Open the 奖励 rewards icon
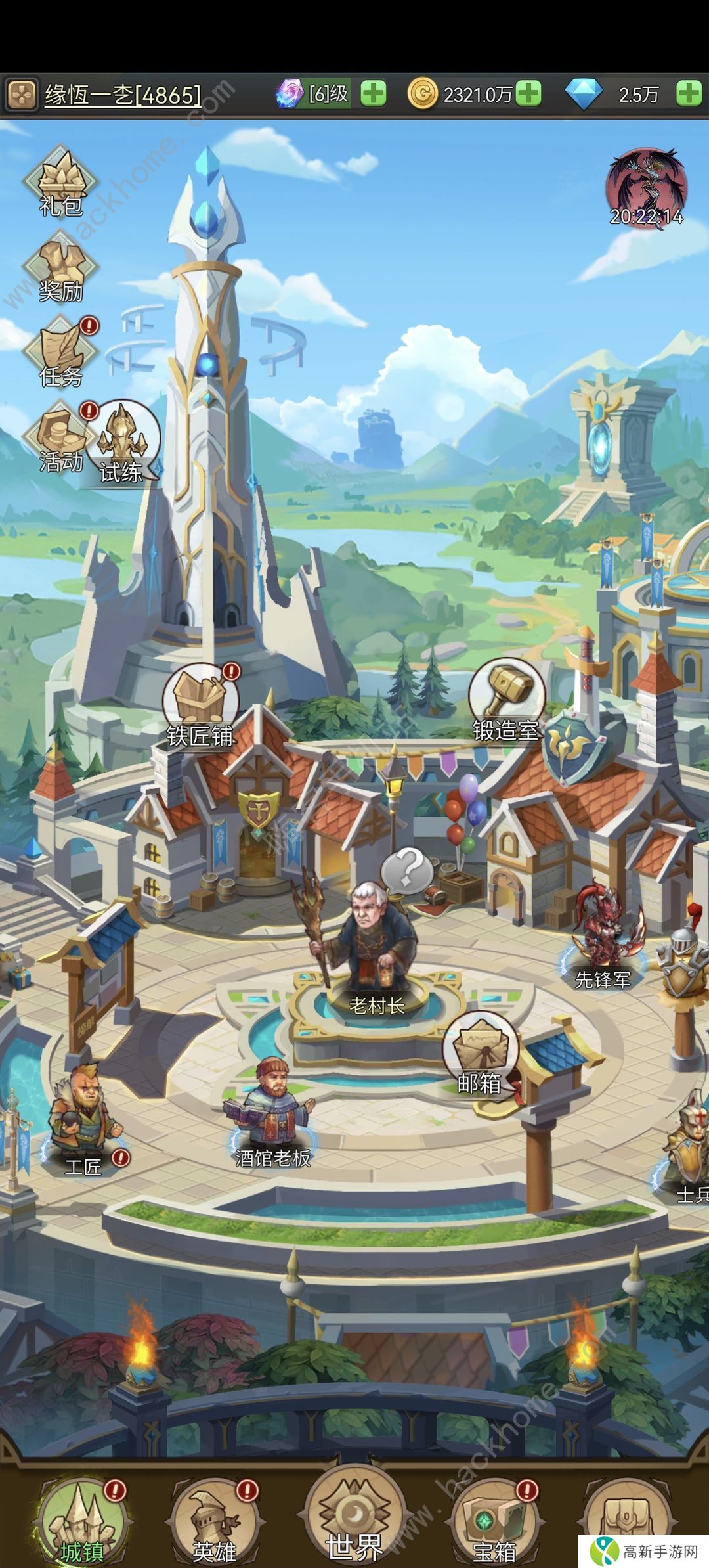The height and width of the screenshot is (1568, 709). point(60,268)
